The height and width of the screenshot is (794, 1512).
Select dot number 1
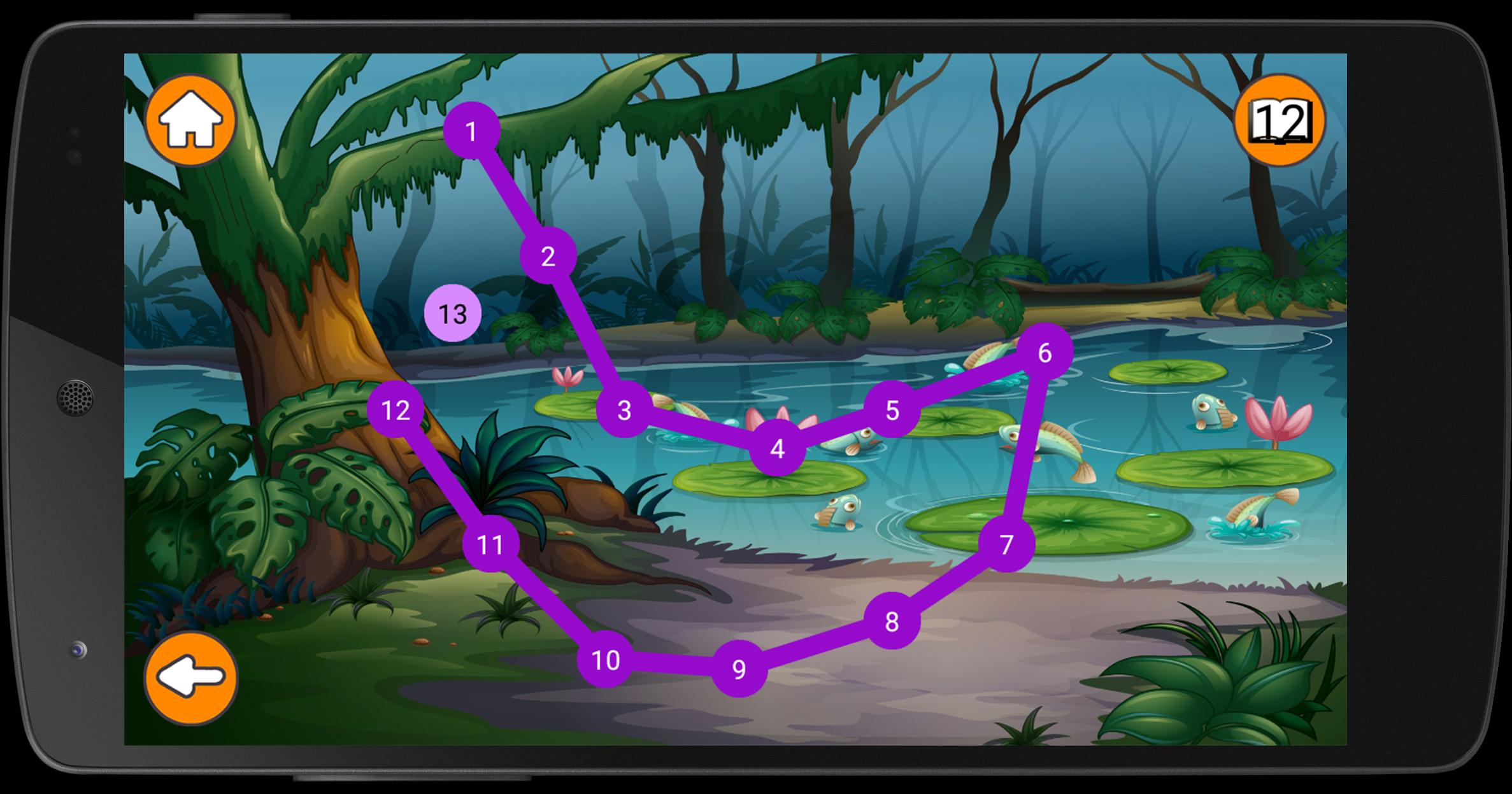[471, 131]
